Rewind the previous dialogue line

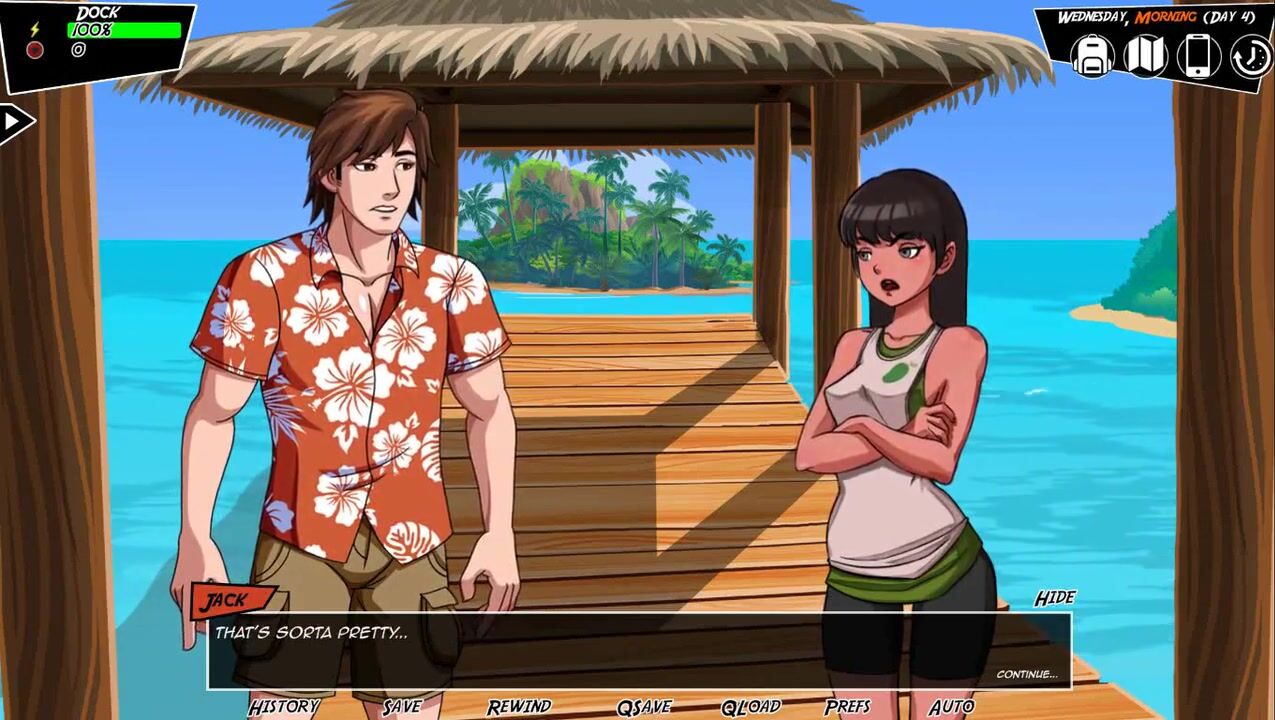[x=519, y=707]
